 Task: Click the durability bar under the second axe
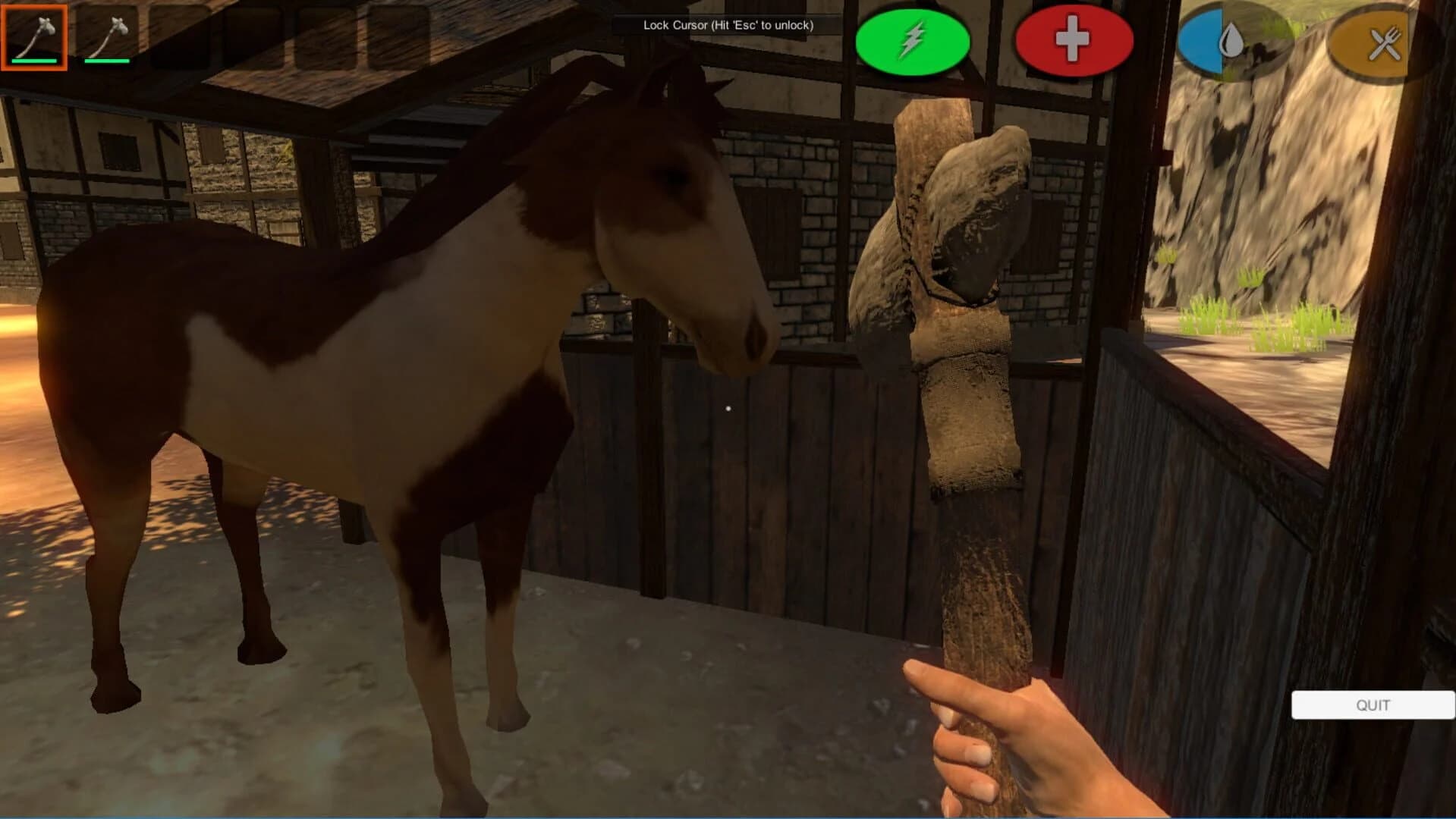click(x=108, y=61)
